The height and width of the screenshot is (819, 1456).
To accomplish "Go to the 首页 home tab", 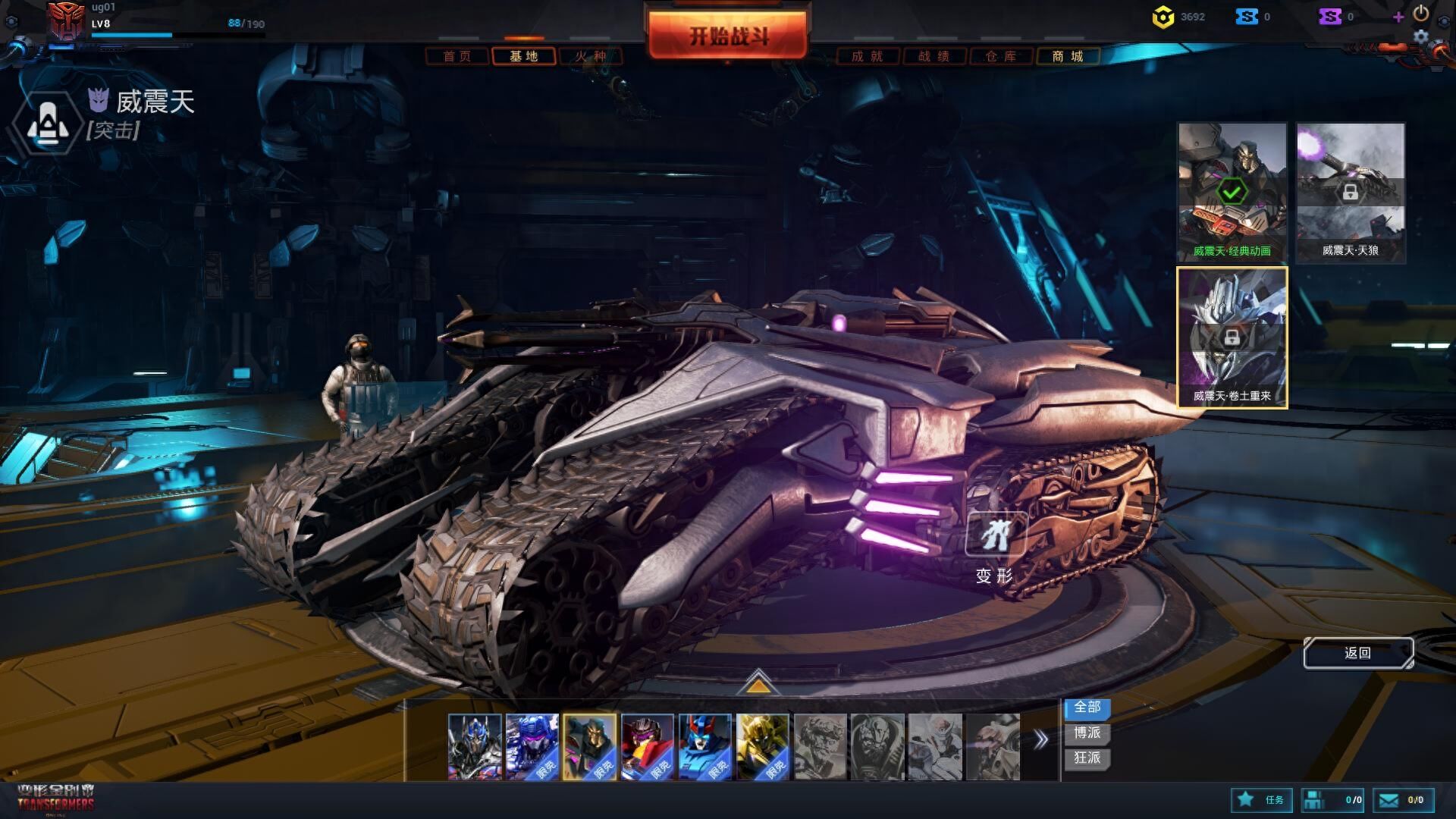I will [x=457, y=56].
